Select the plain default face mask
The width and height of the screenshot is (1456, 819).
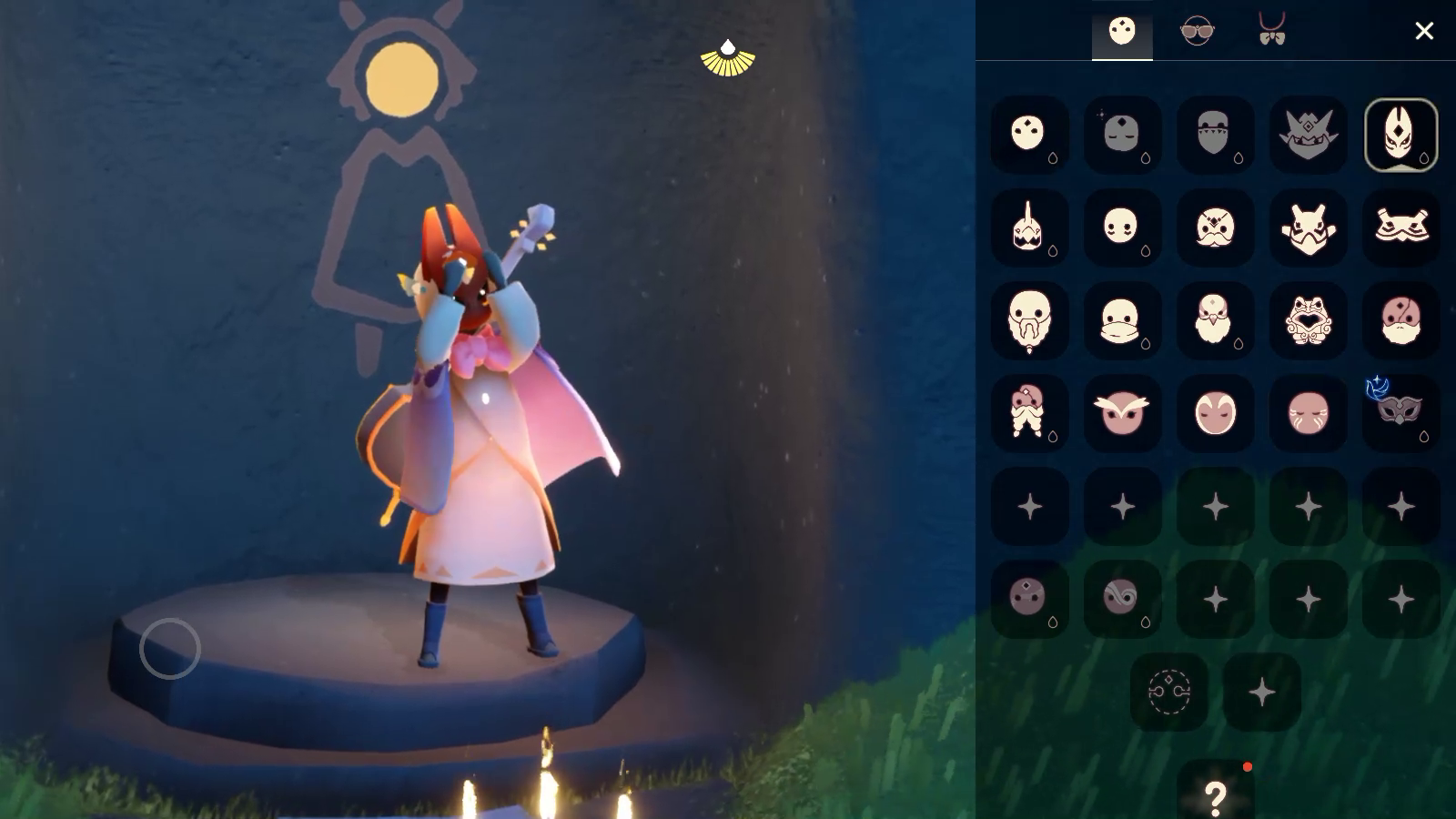[x=1029, y=135]
